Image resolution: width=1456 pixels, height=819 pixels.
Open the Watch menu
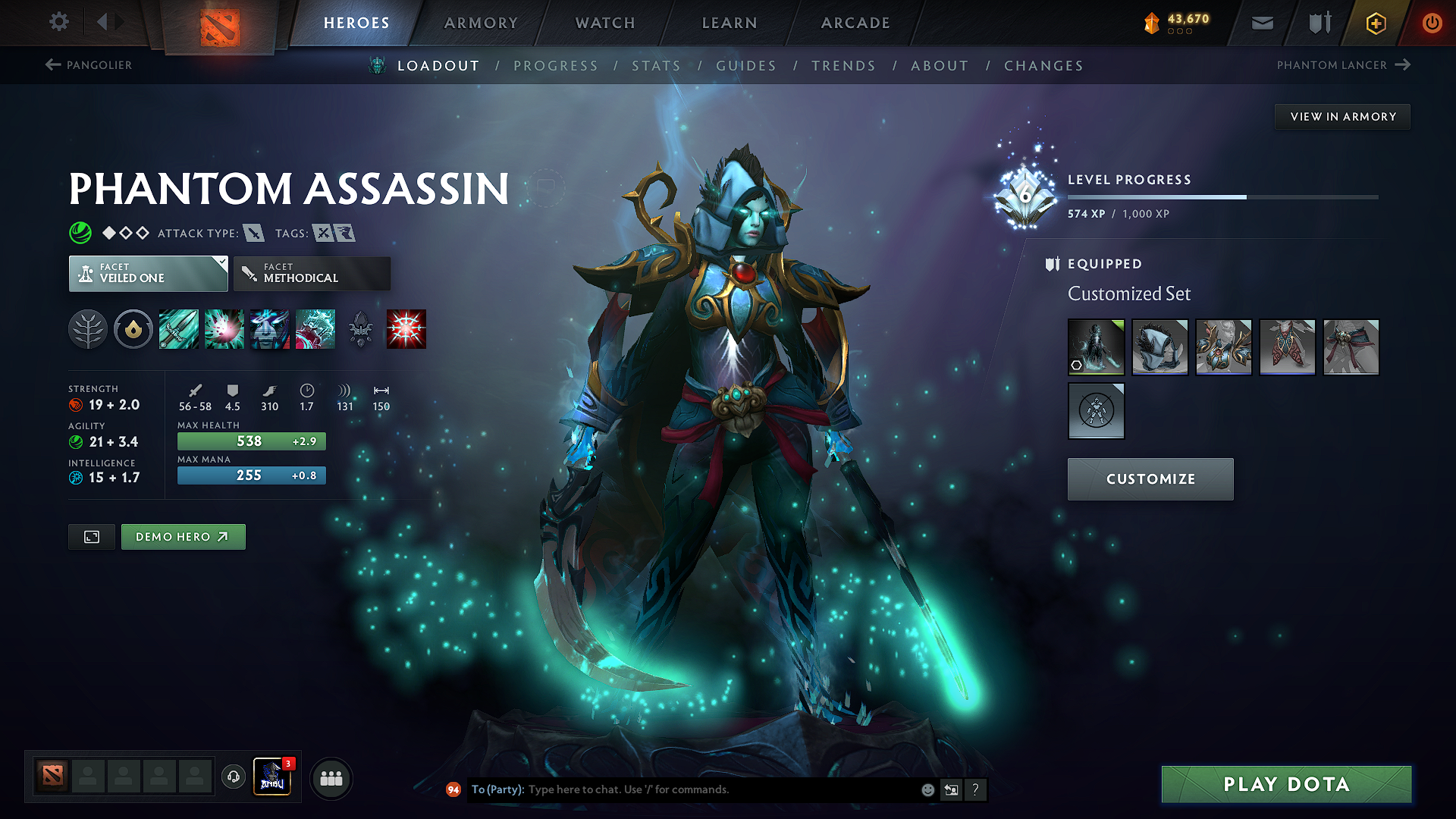604,23
